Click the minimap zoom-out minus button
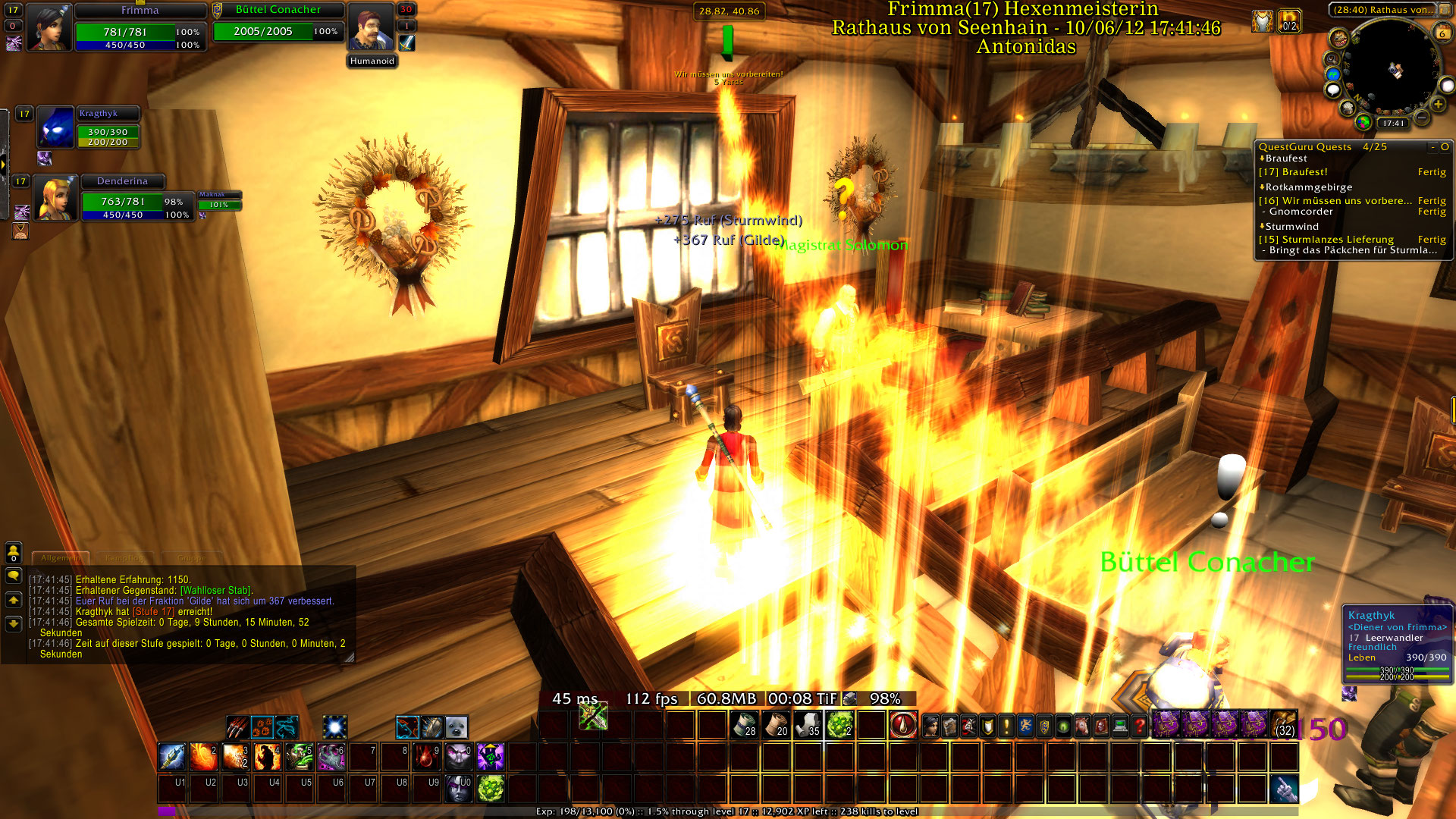Screen dimensions: 1456x819 click(x=1423, y=118)
